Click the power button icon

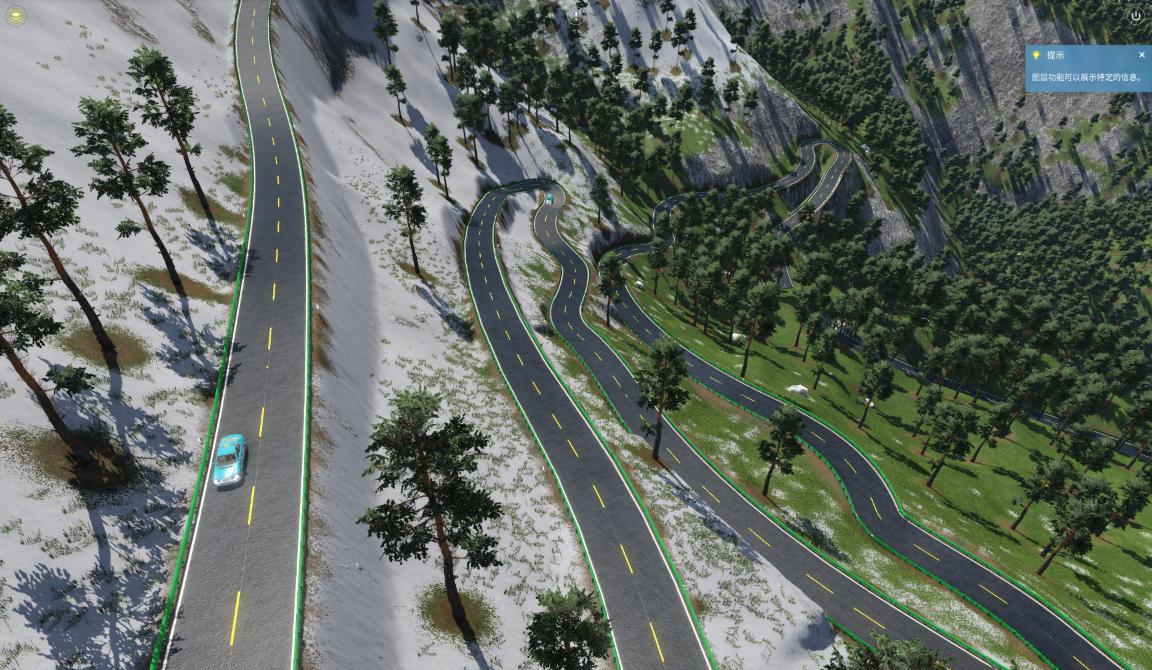pos(1135,16)
